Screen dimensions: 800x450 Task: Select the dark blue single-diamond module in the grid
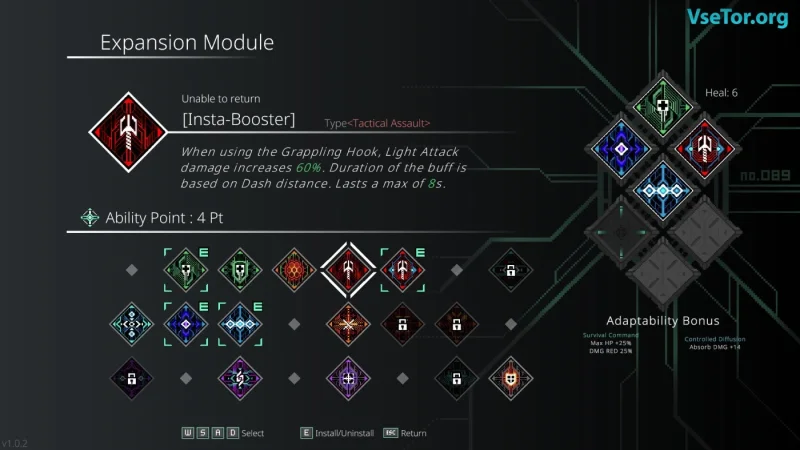(185, 323)
